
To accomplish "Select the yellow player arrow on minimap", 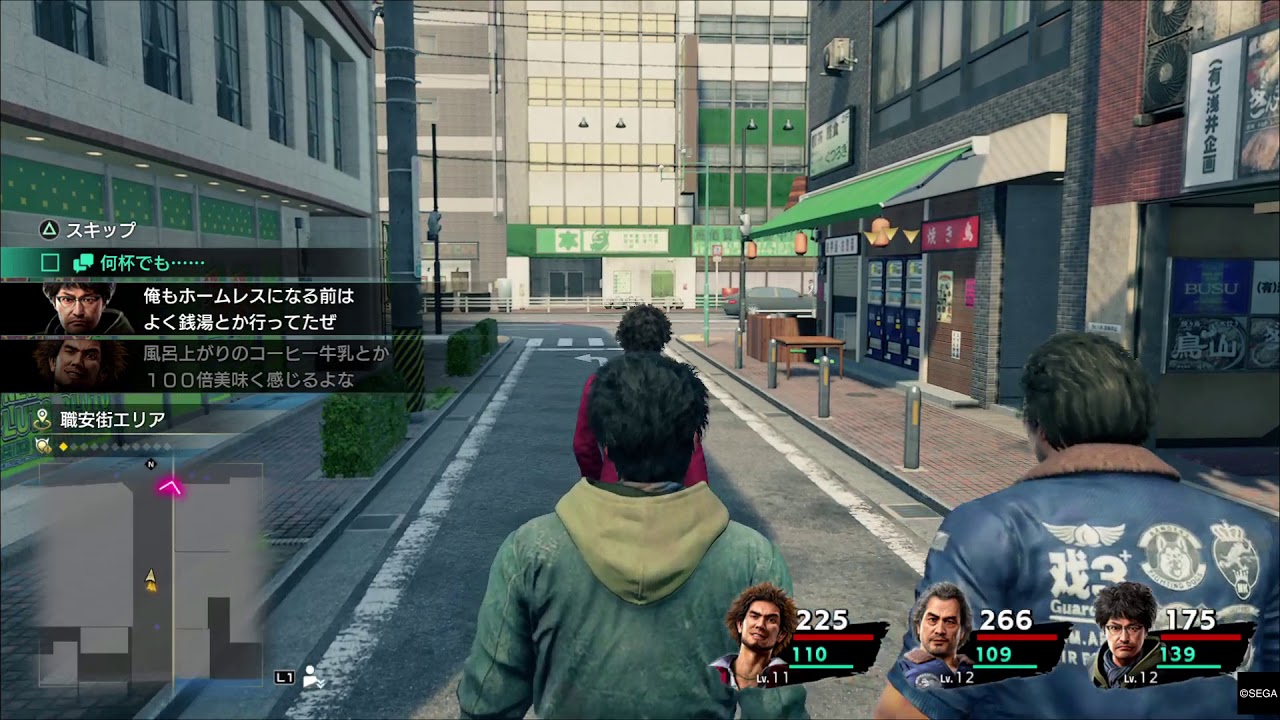I will pyautogui.click(x=151, y=578).
